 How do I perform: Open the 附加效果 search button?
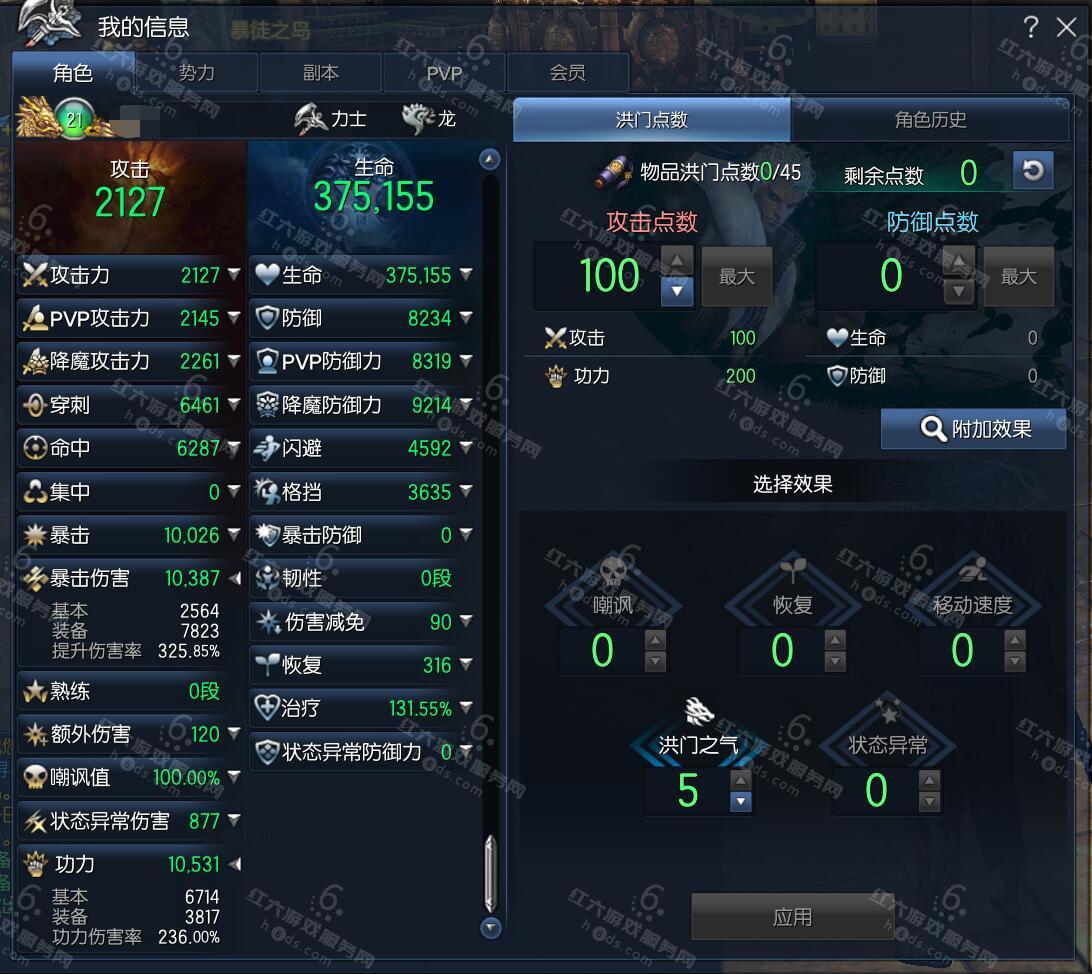[x=973, y=429]
